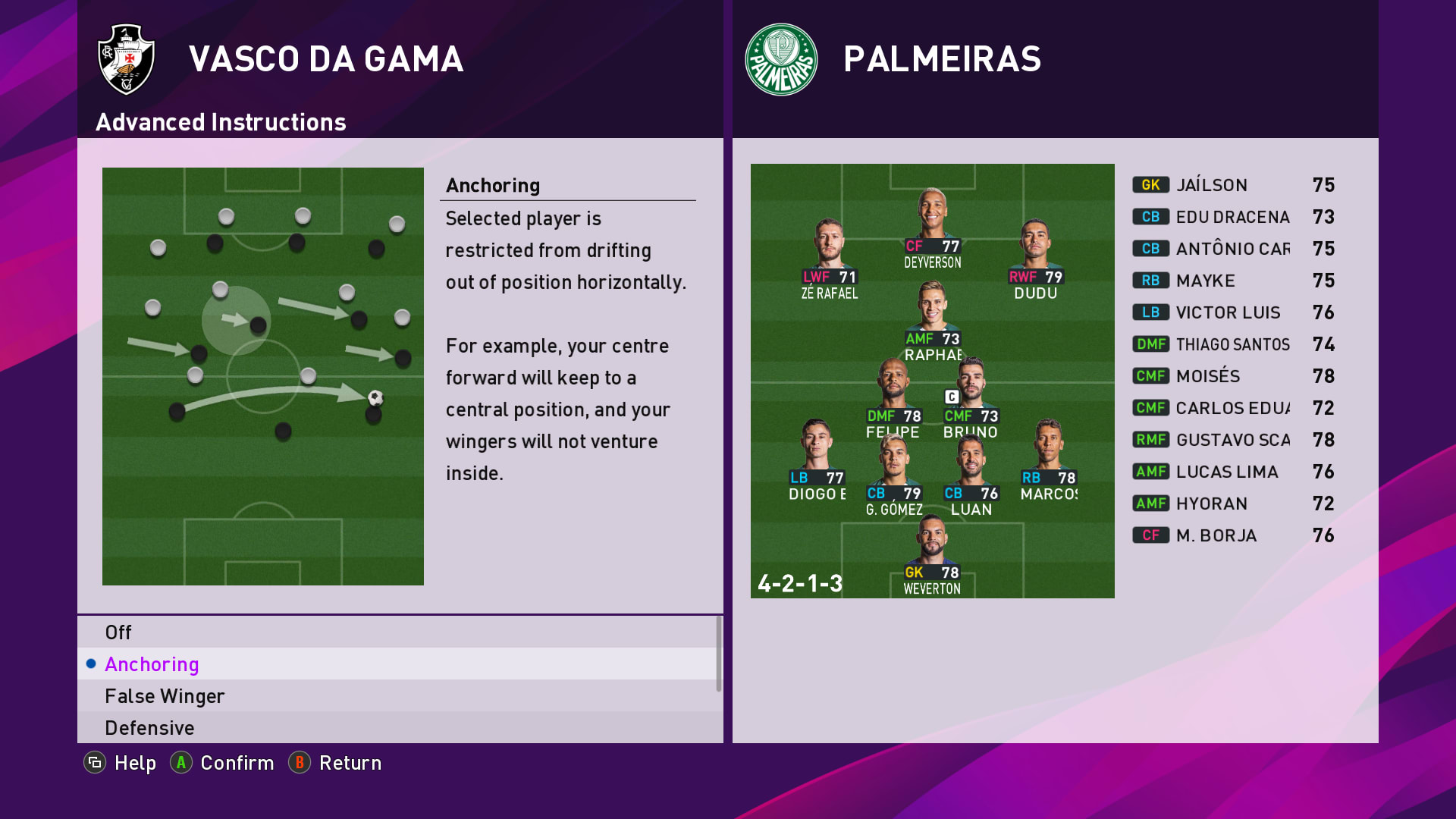Select substitute Victor Luis row
1456x819 pixels.
pos(1234,312)
